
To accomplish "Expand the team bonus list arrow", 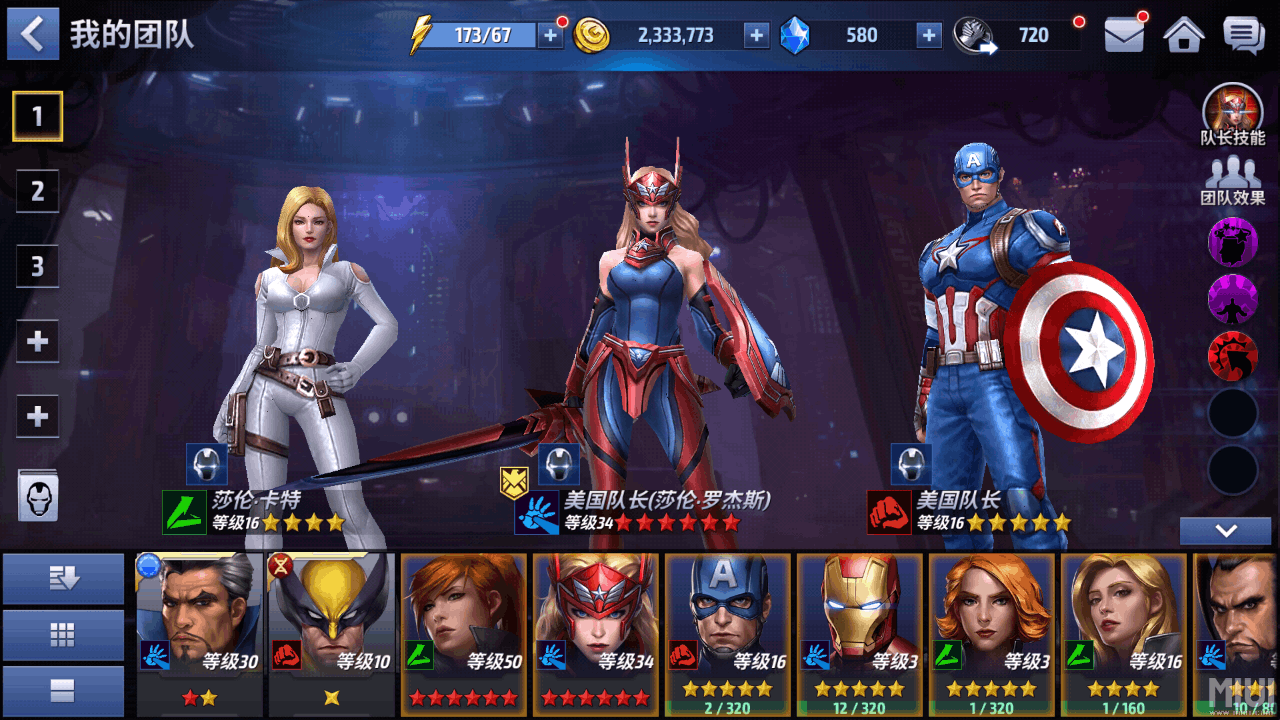I will pos(1225,531).
